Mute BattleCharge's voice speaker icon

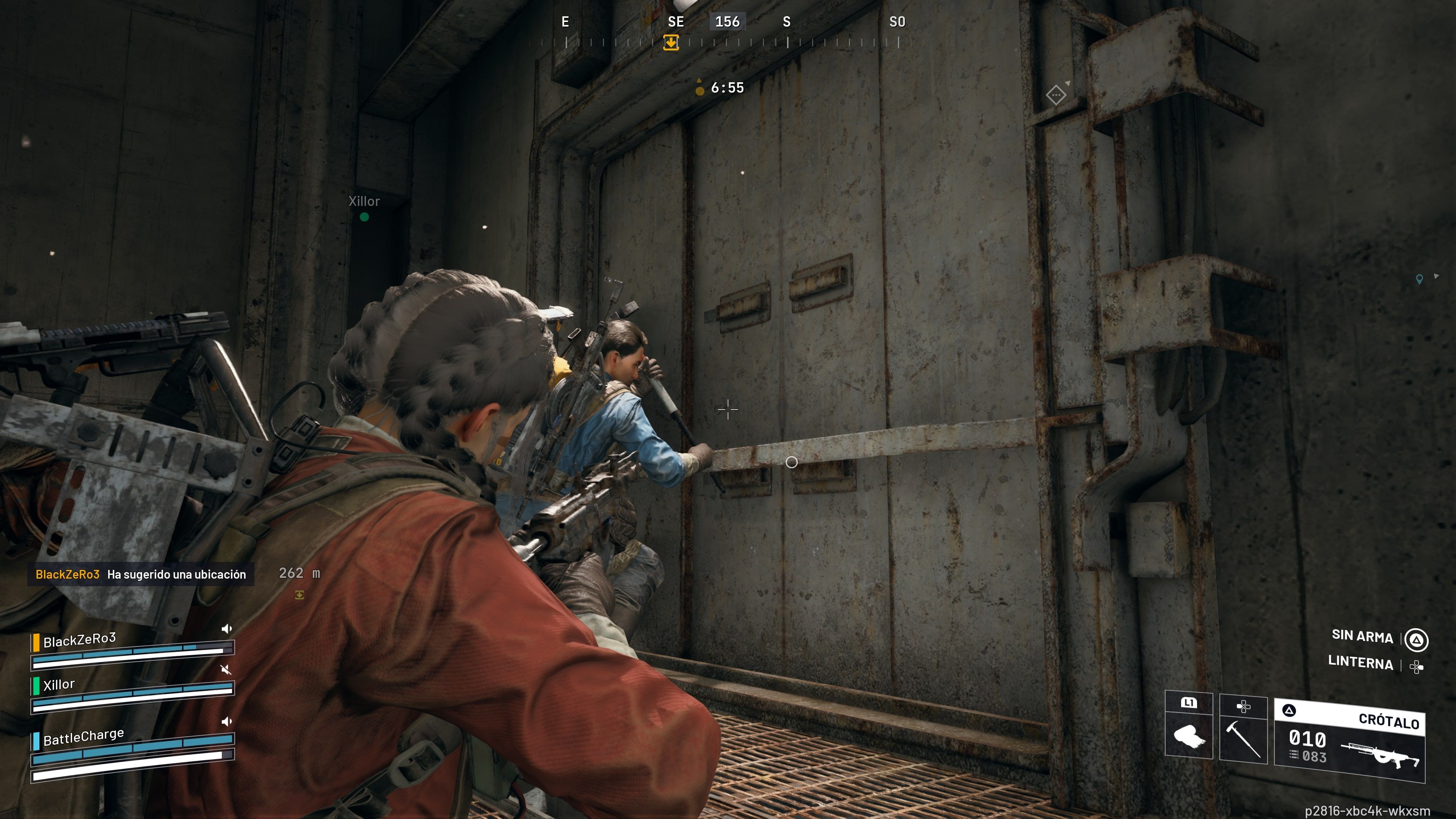pyautogui.click(x=227, y=721)
